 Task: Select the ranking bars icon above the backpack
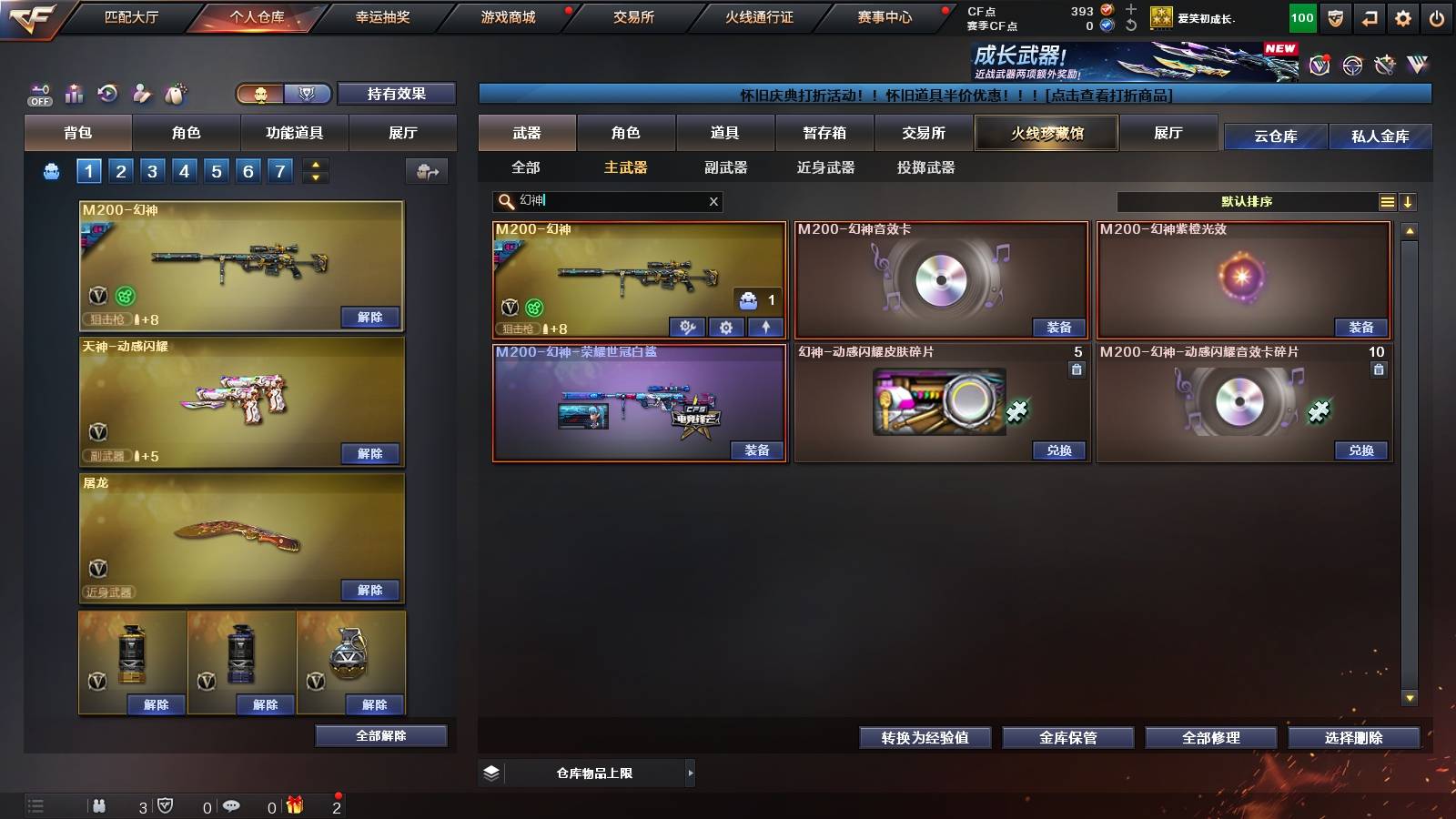point(74,94)
